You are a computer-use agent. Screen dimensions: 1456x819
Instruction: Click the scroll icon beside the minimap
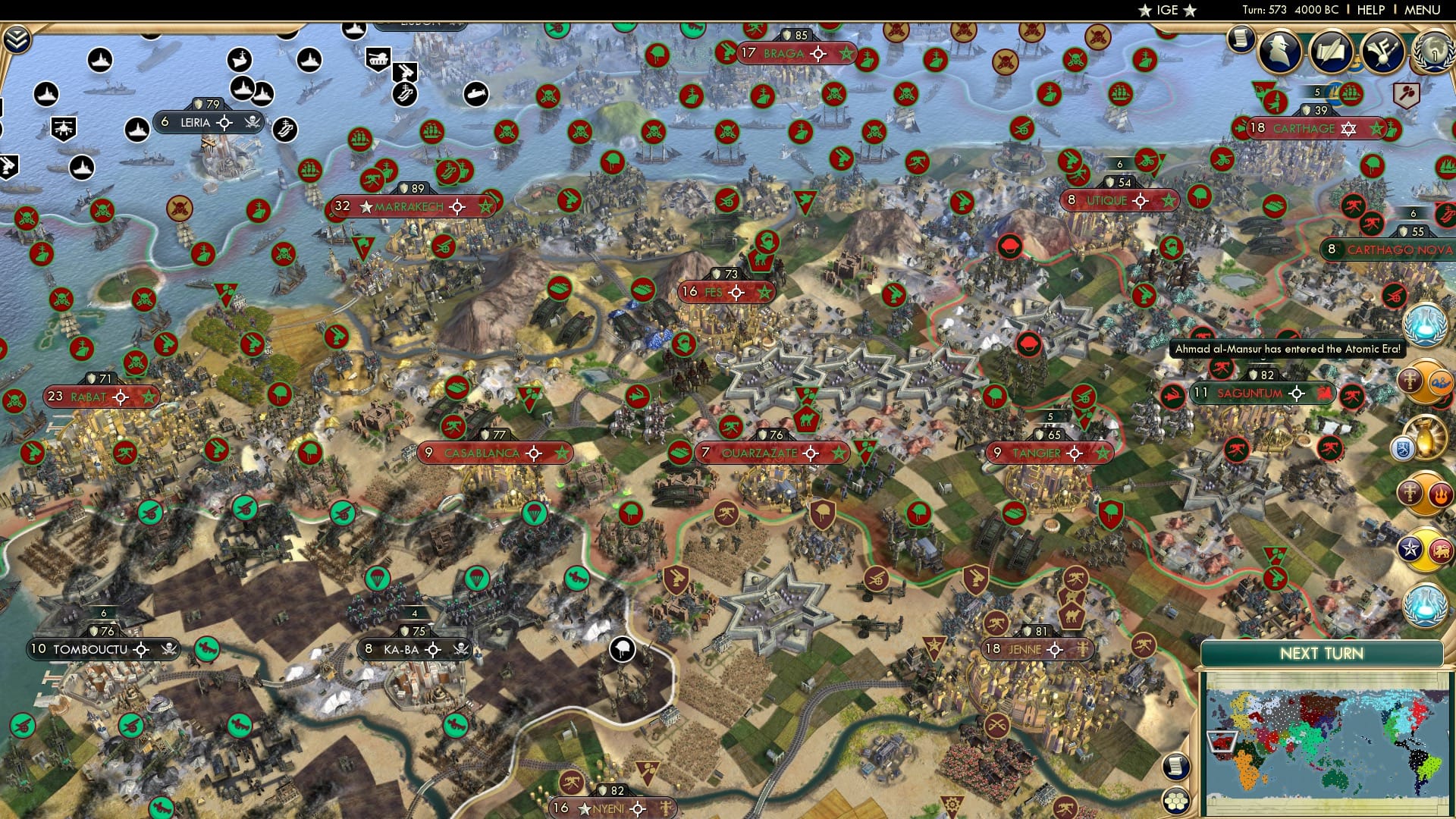1178,767
